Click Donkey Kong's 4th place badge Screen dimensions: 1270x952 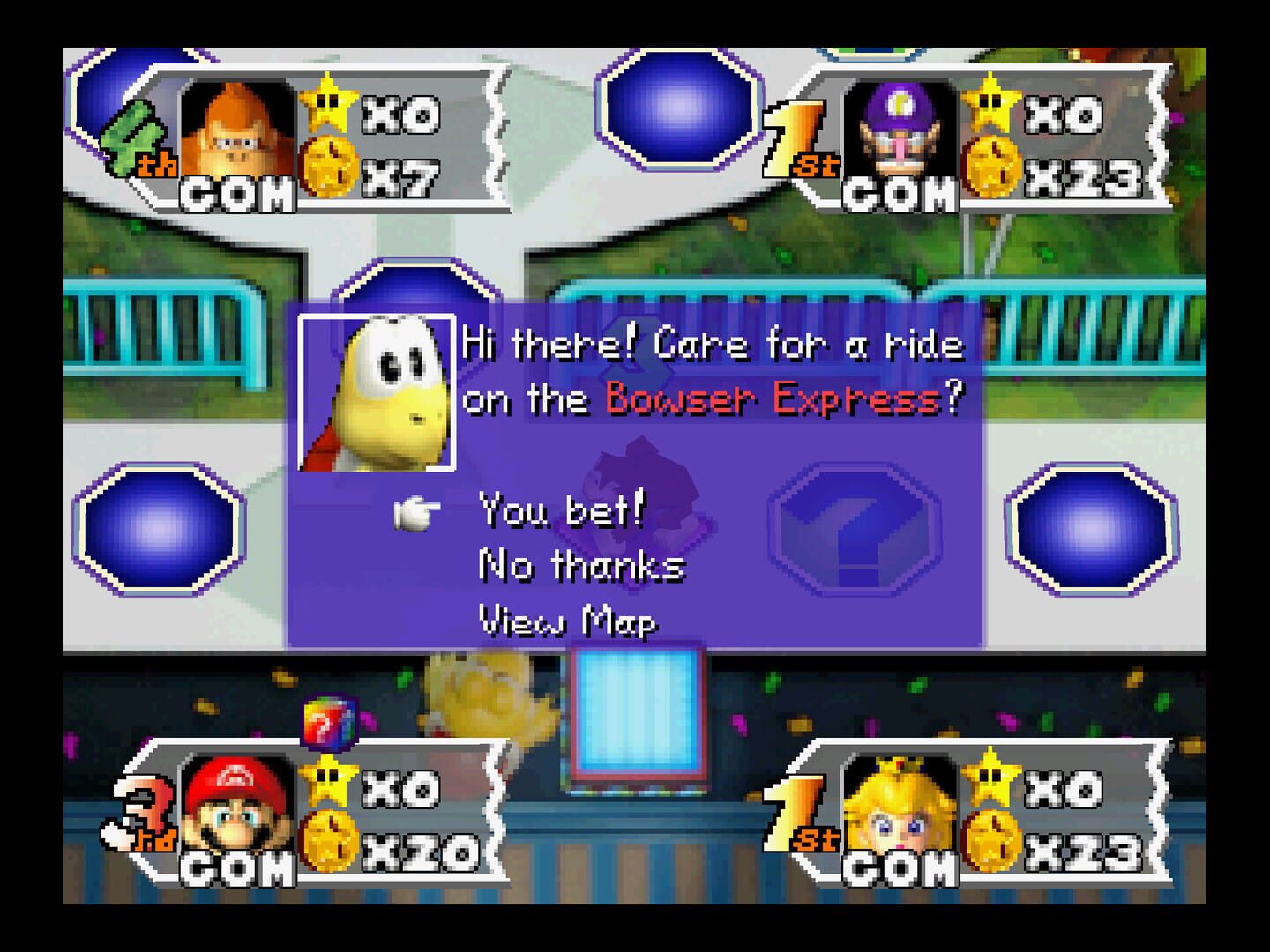click(134, 137)
